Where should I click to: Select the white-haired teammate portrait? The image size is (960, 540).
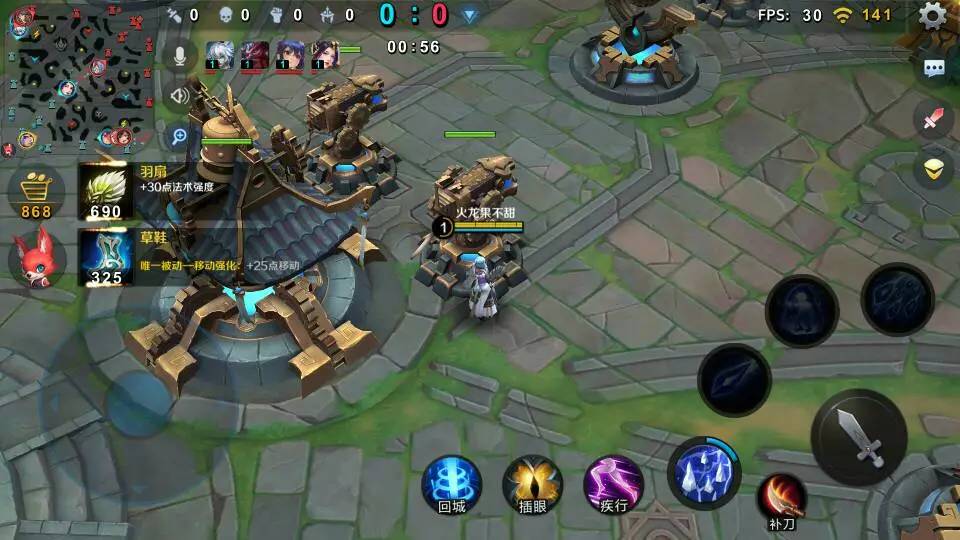(220, 54)
